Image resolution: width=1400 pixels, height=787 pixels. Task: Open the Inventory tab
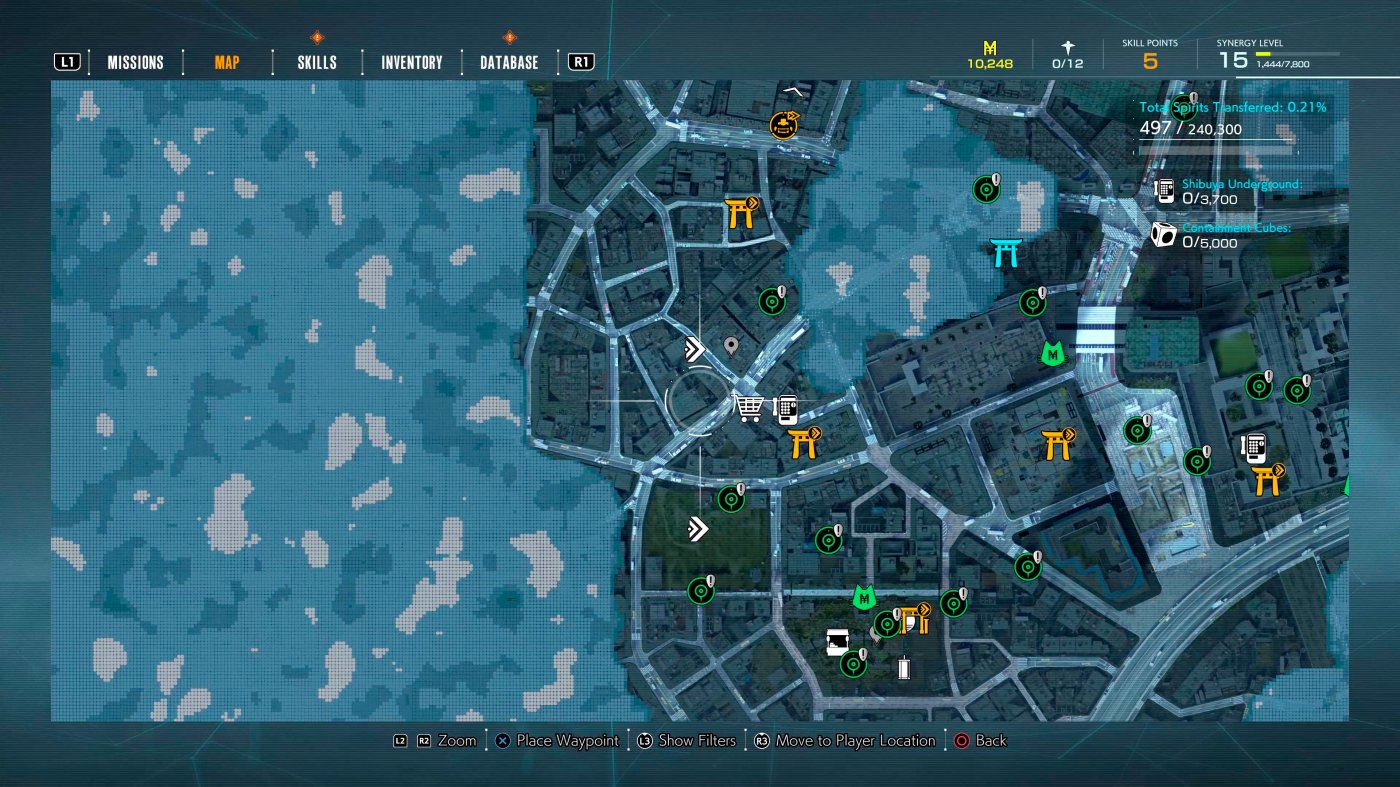tap(410, 61)
